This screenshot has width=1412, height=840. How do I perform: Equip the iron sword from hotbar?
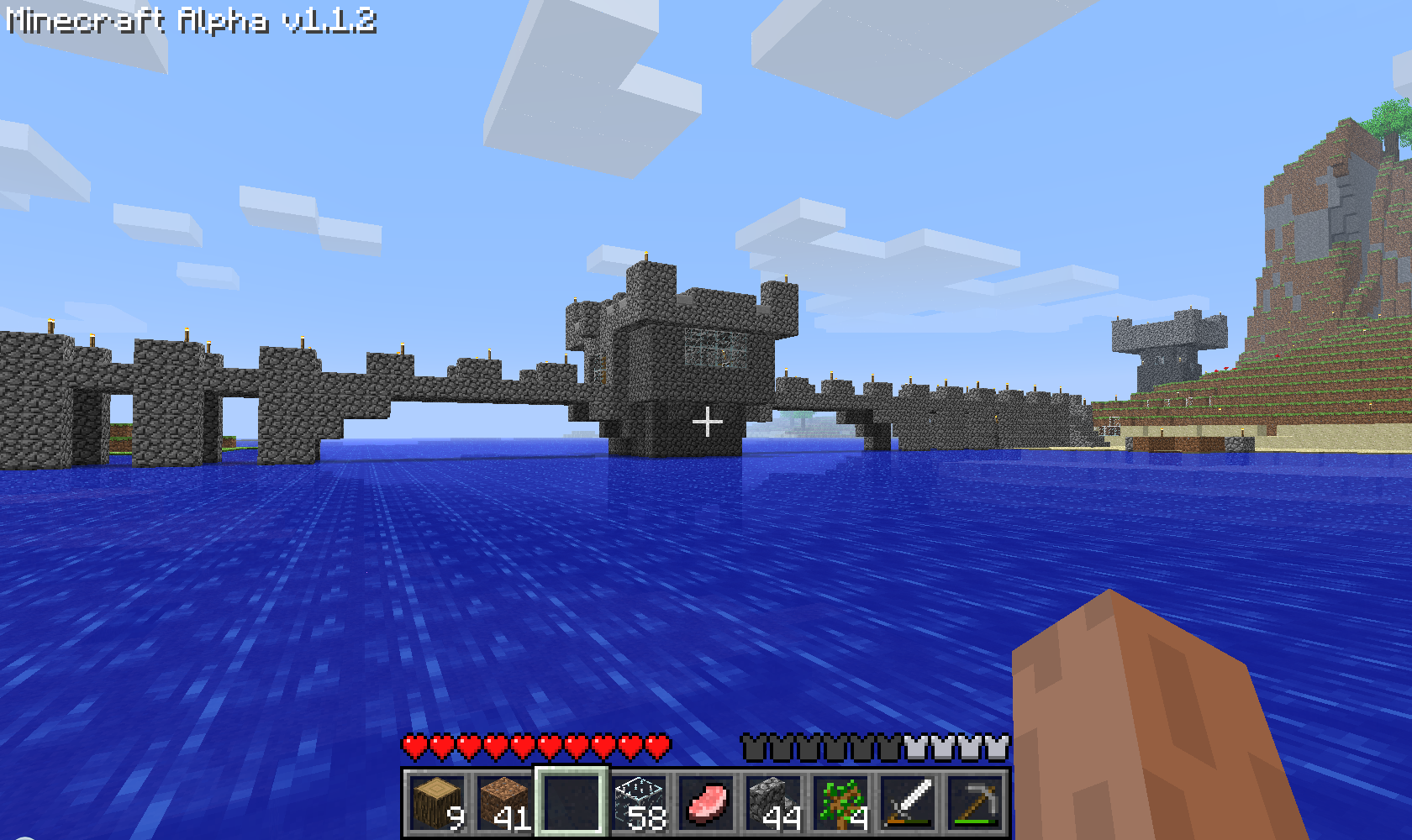point(908,802)
